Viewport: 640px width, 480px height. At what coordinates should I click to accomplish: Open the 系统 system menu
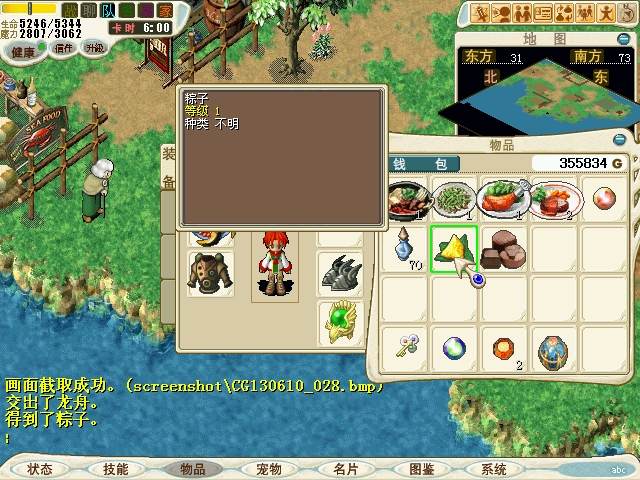(494, 469)
